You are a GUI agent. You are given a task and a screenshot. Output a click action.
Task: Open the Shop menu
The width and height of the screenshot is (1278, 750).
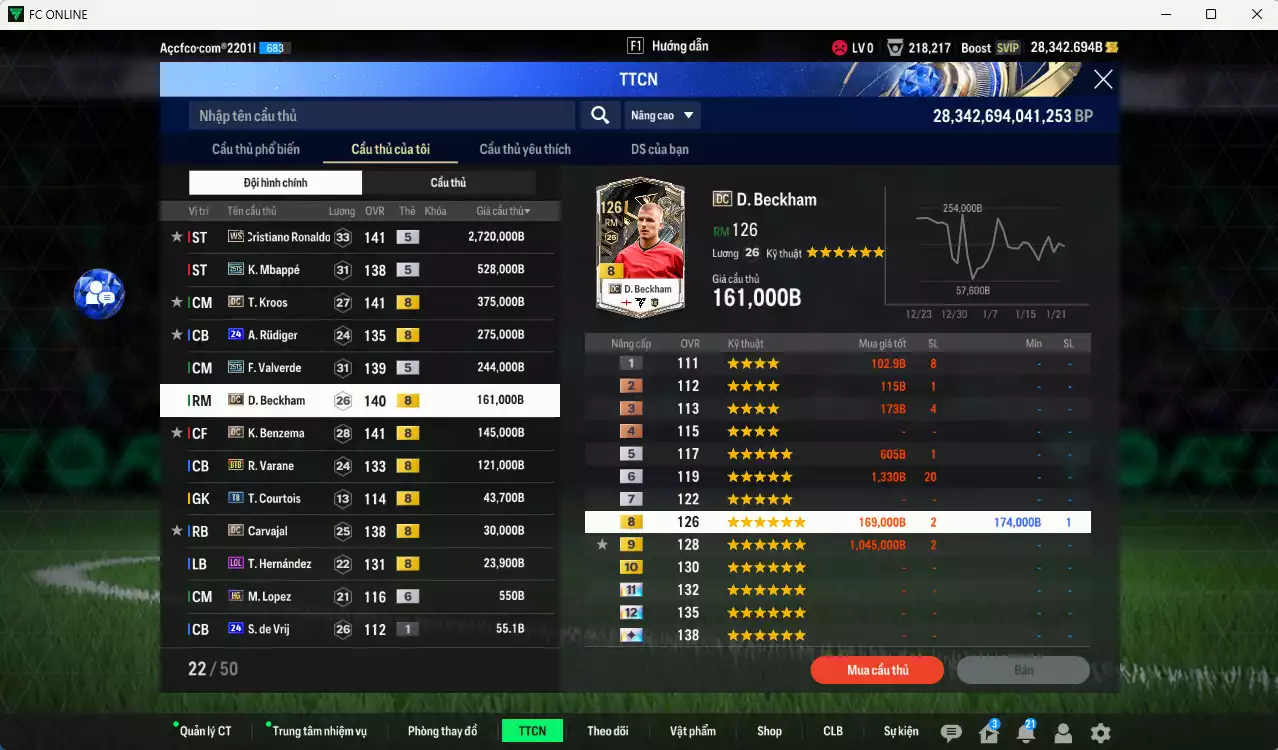pyautogui.click(x=769, y=731)
